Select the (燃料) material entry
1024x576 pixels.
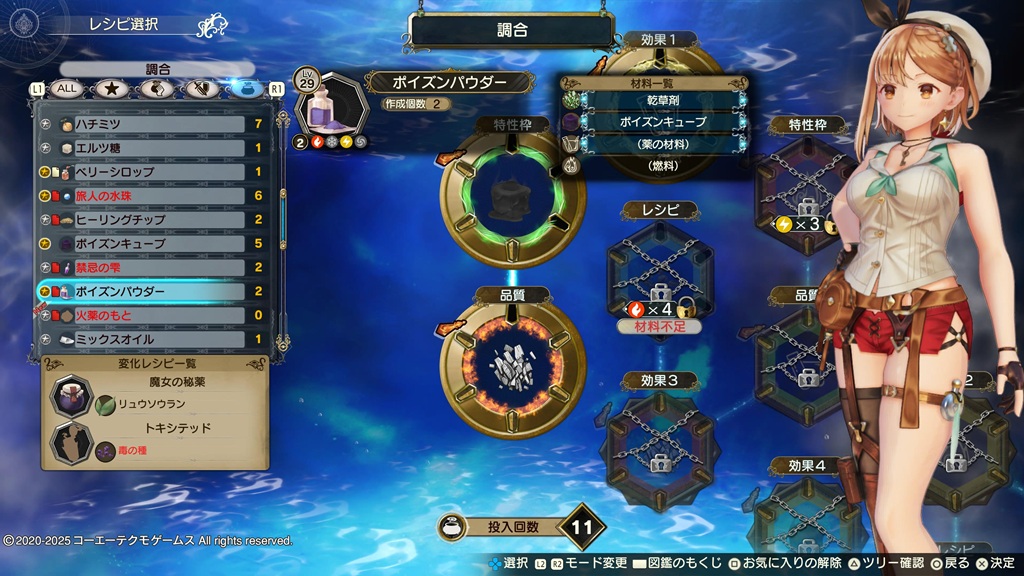pos(664,165)
